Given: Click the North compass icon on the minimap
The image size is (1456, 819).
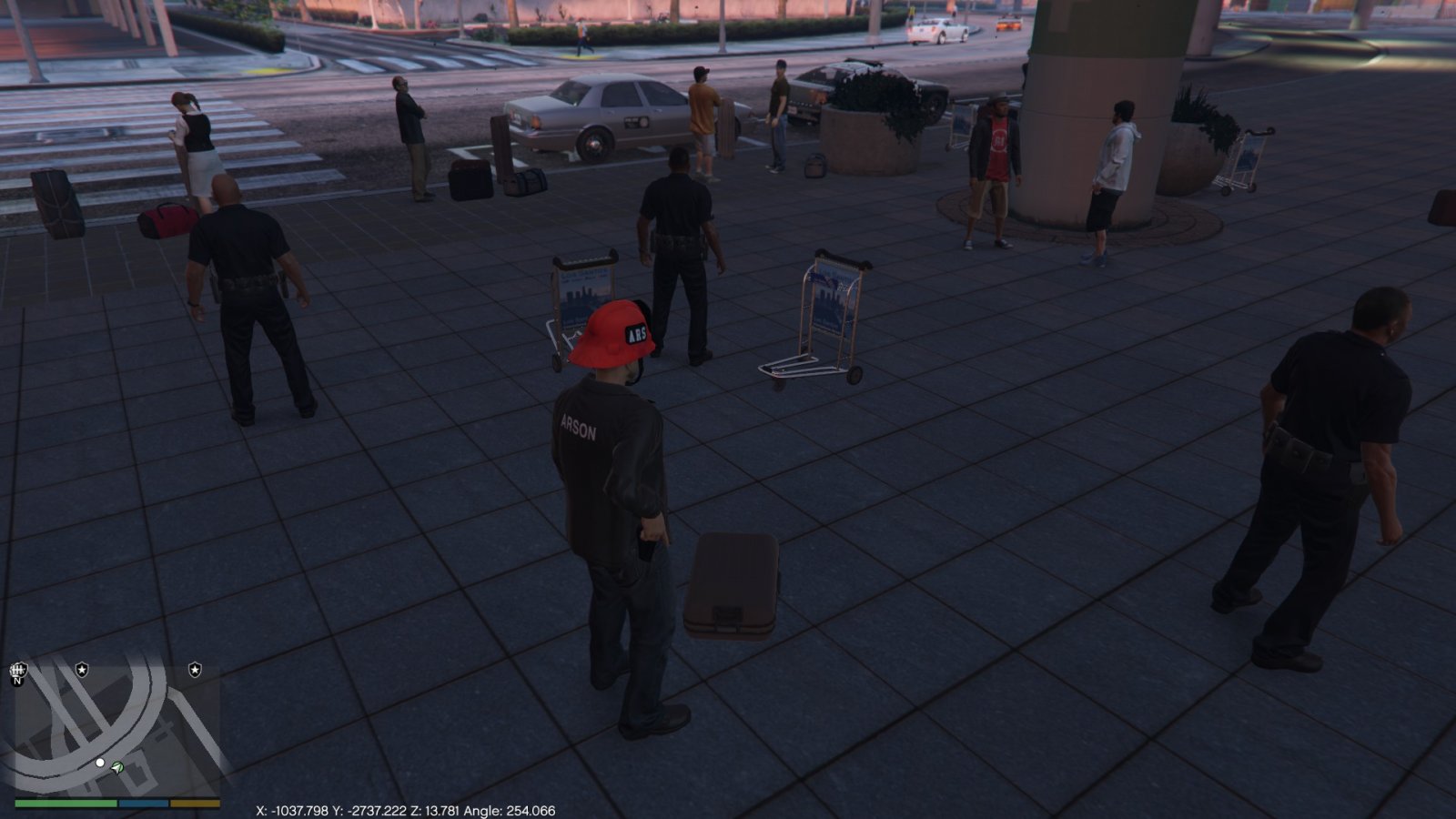Looking at the screenshot, I should coord(17,673).
